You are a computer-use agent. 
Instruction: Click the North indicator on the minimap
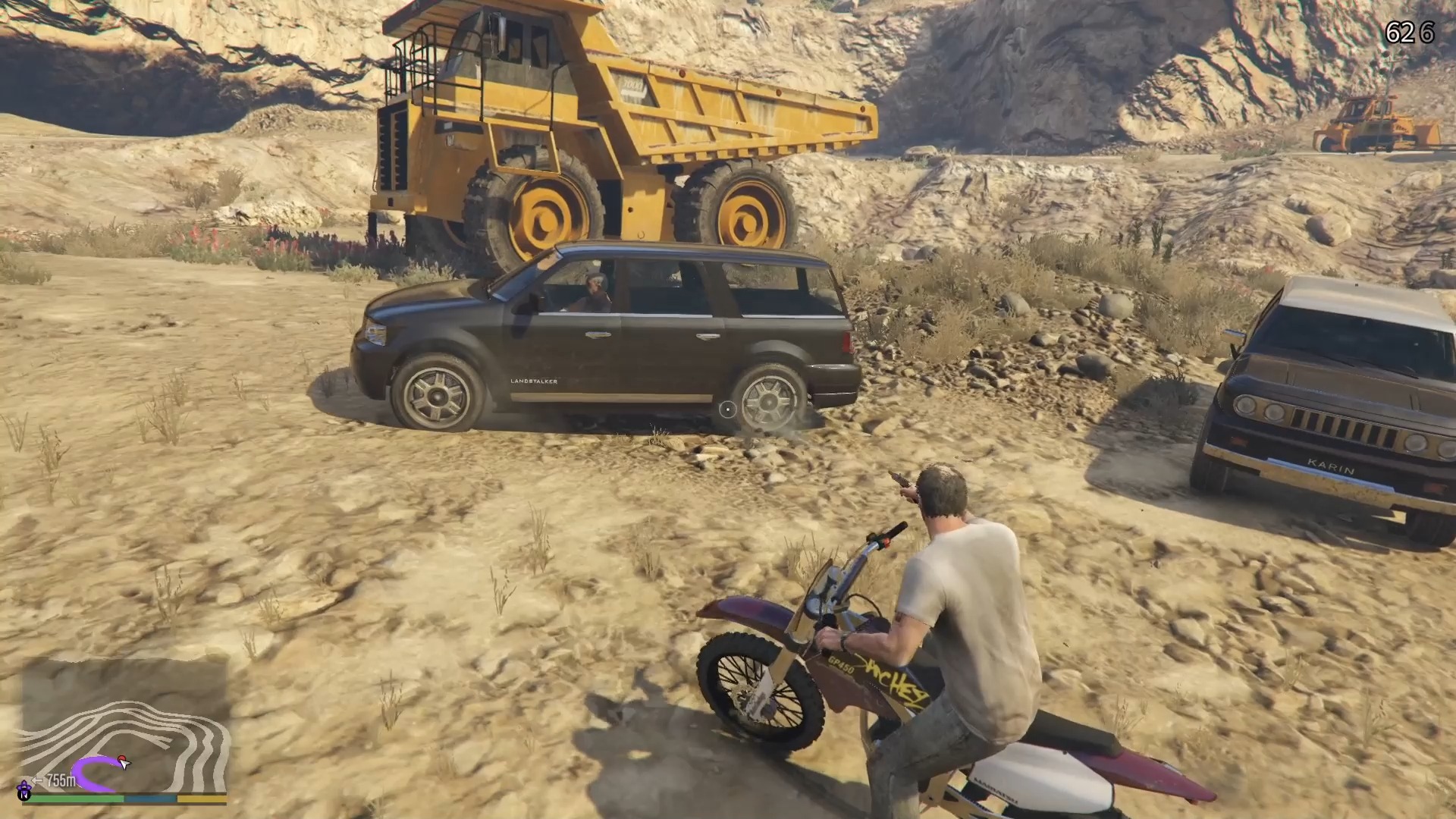(x=24, y=795)
